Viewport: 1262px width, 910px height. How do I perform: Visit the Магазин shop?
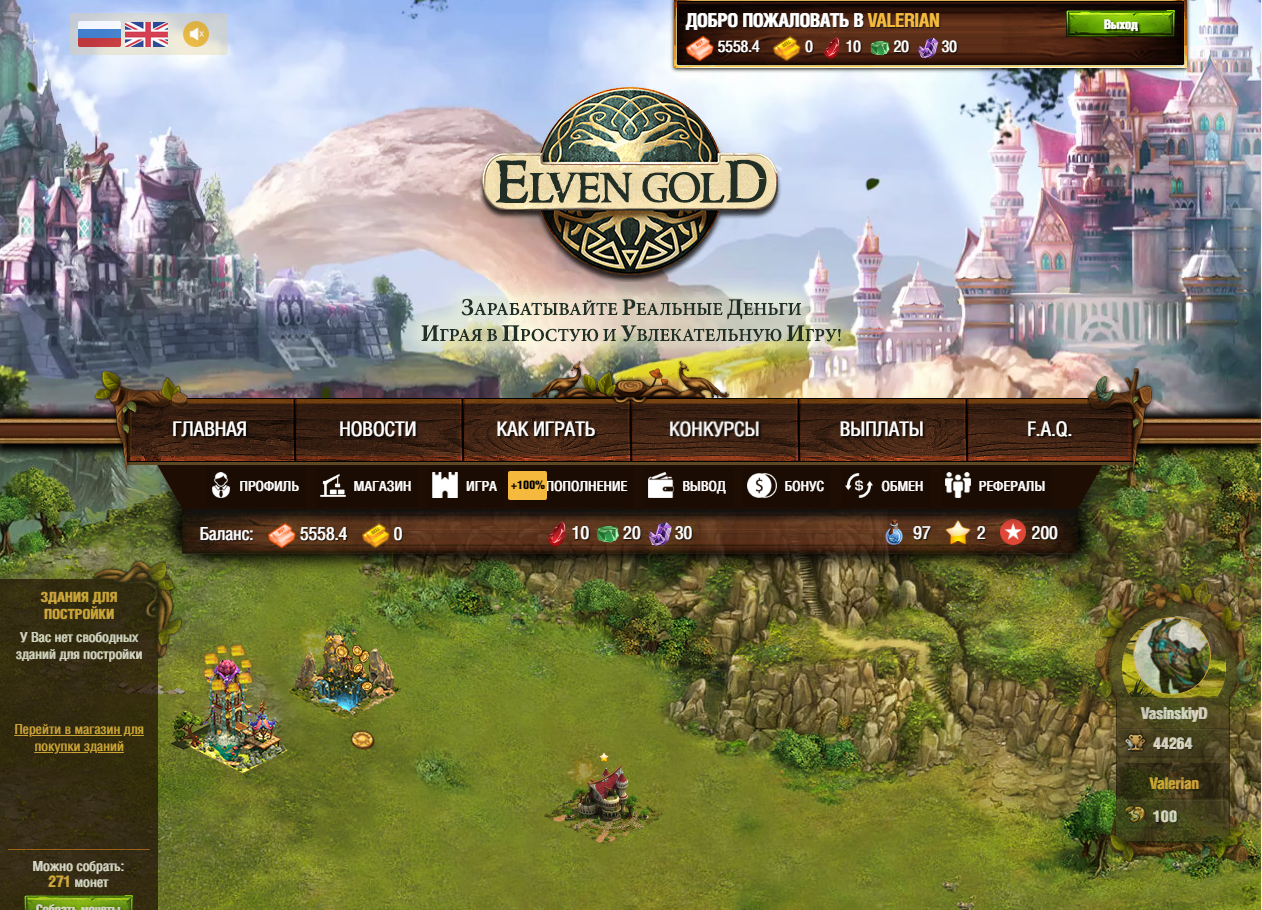click(x=366, y=486)
